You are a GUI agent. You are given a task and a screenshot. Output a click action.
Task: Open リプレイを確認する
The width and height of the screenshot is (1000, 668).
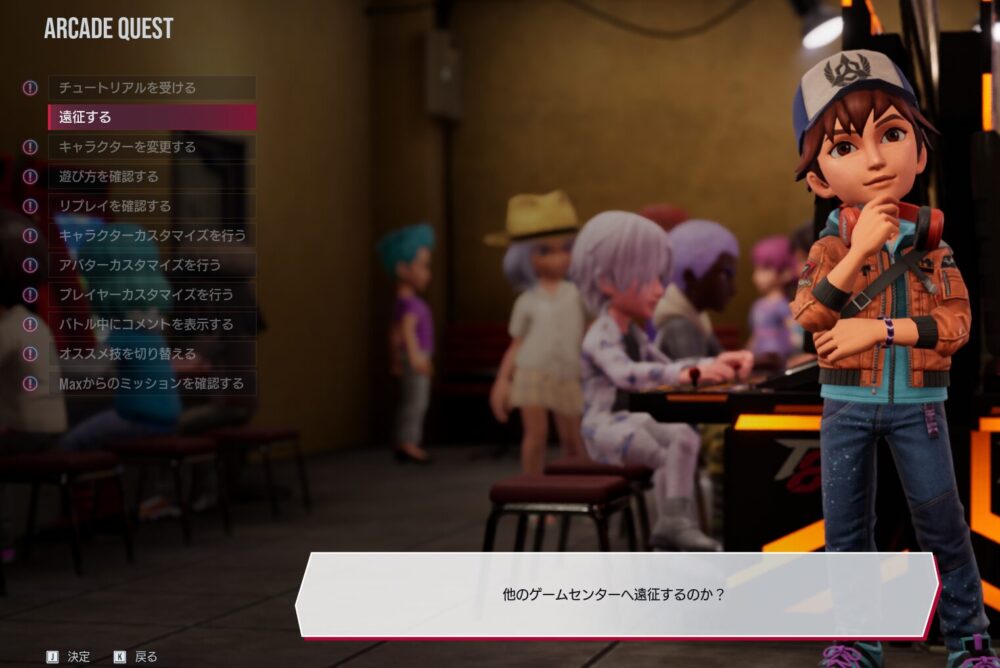point(152,206)
